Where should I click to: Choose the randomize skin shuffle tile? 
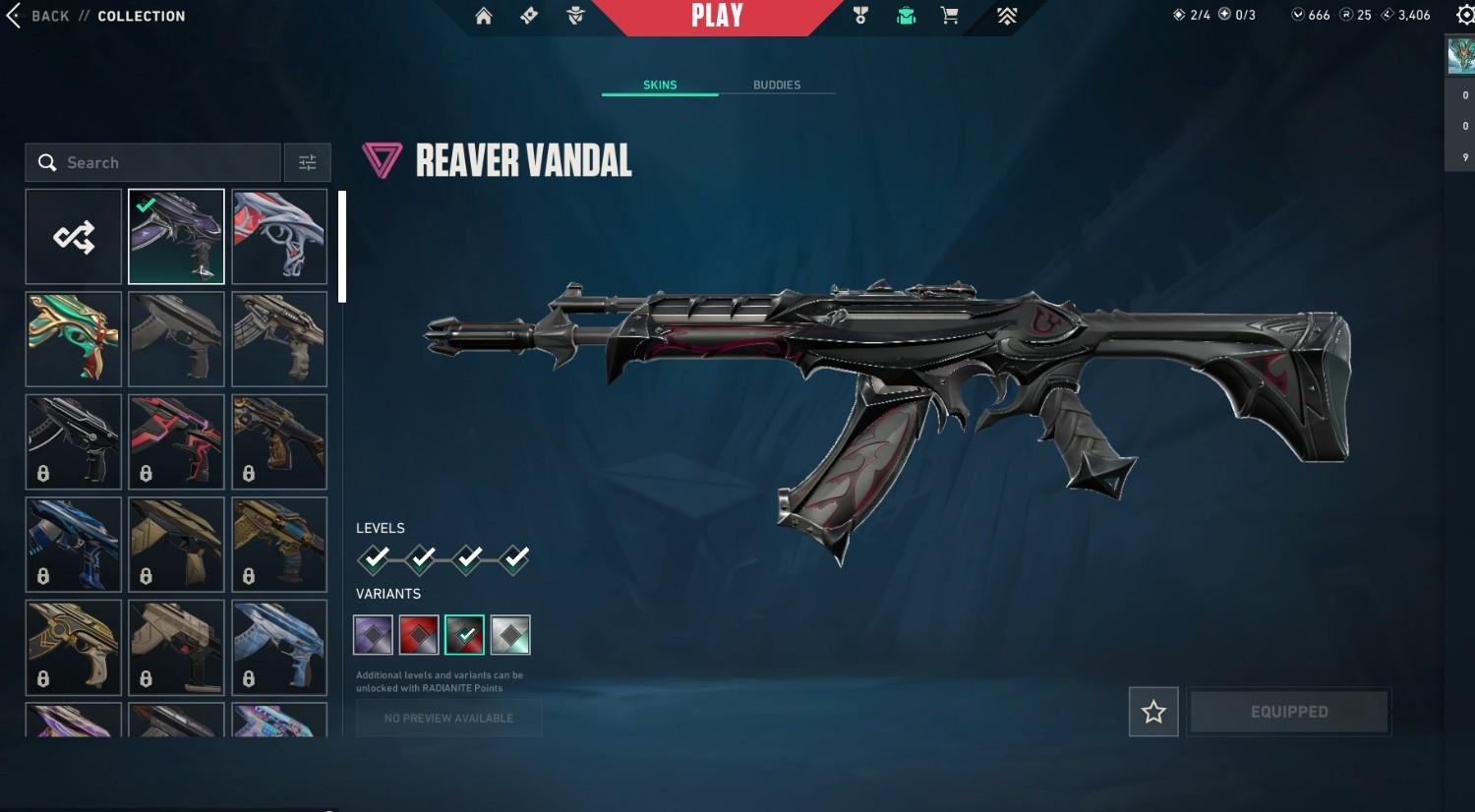pos(74,237)
